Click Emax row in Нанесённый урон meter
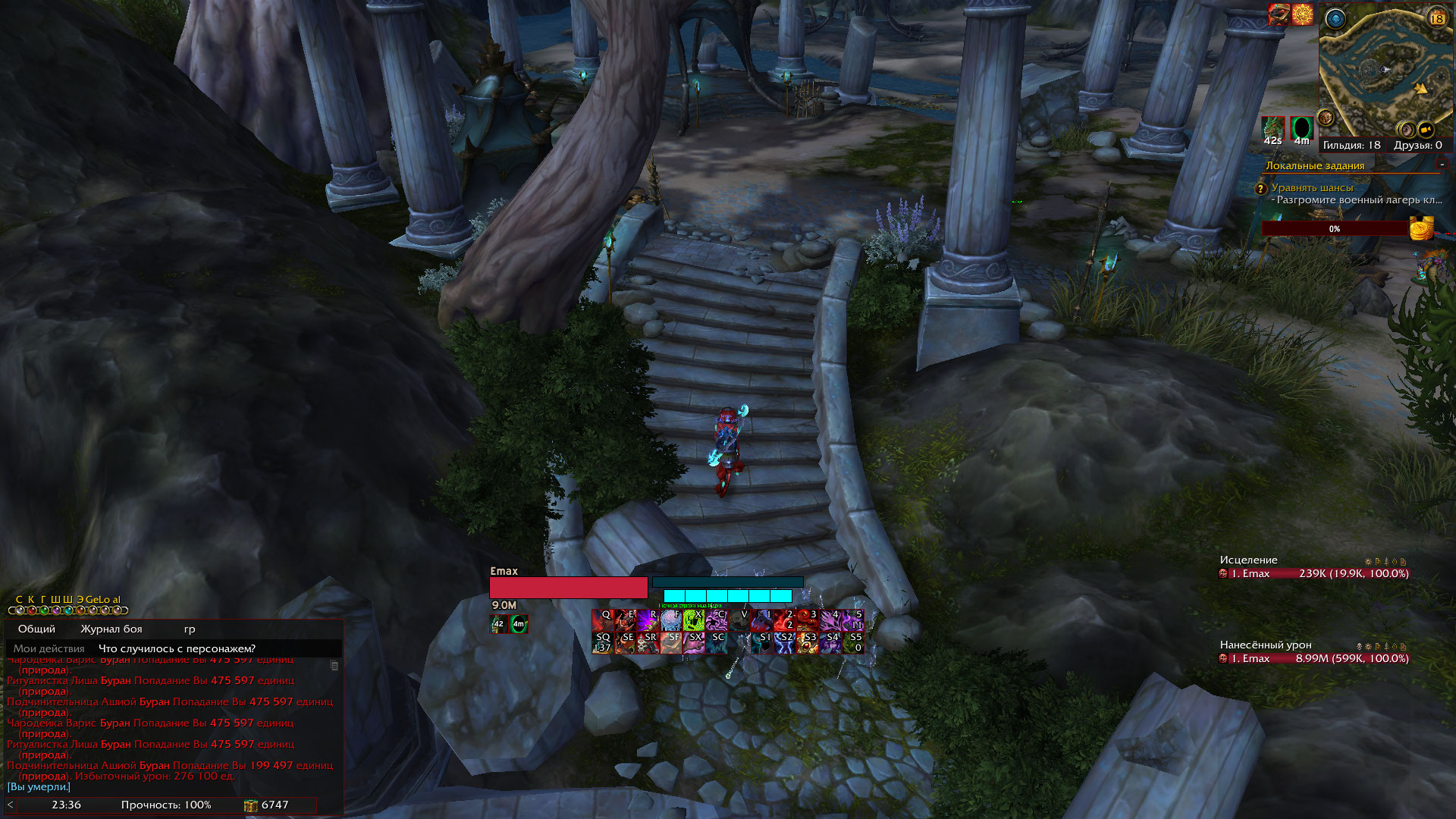 coord(1313,659)
